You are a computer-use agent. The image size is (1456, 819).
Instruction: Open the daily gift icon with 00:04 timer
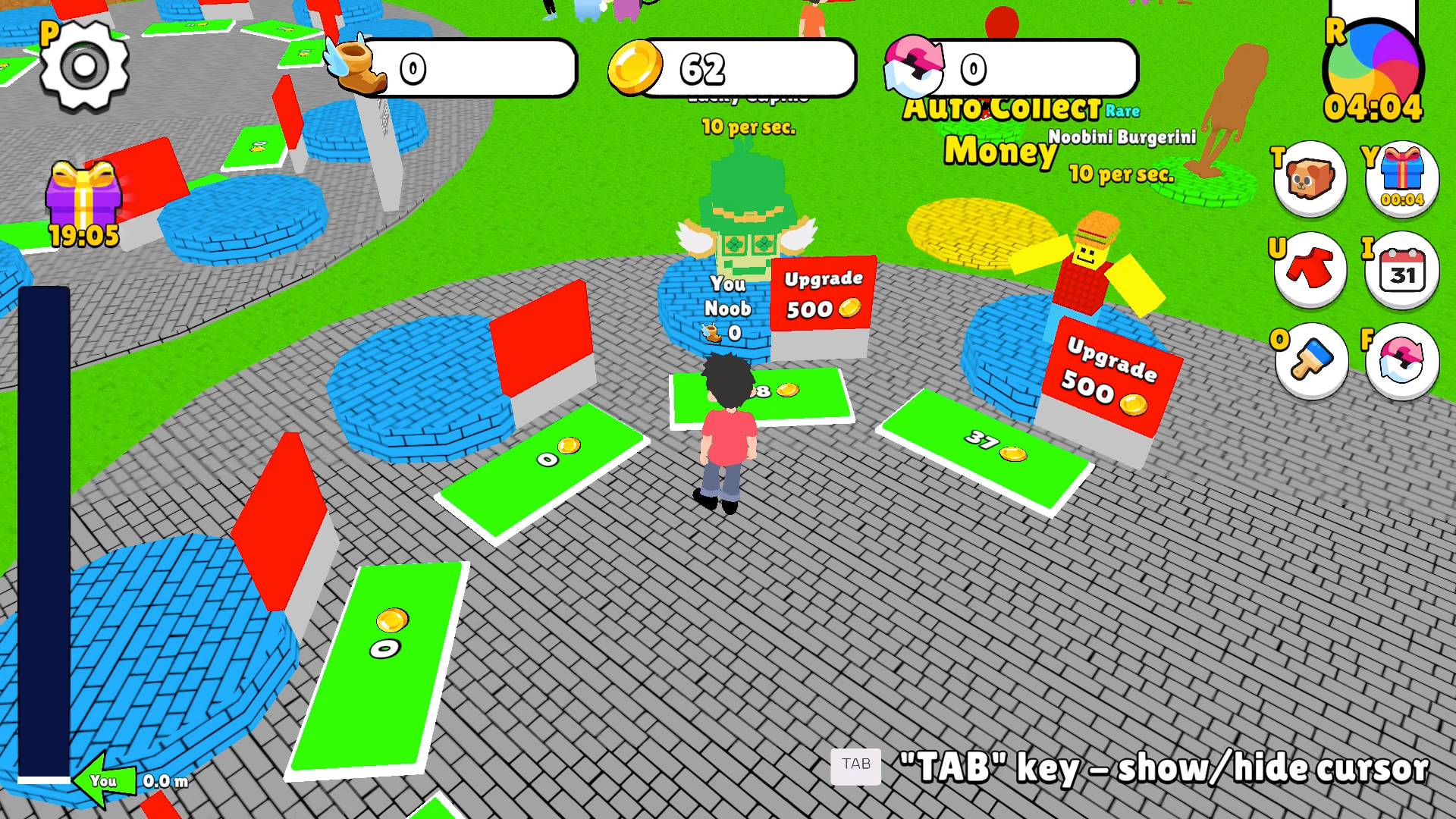click(1403, 180)
